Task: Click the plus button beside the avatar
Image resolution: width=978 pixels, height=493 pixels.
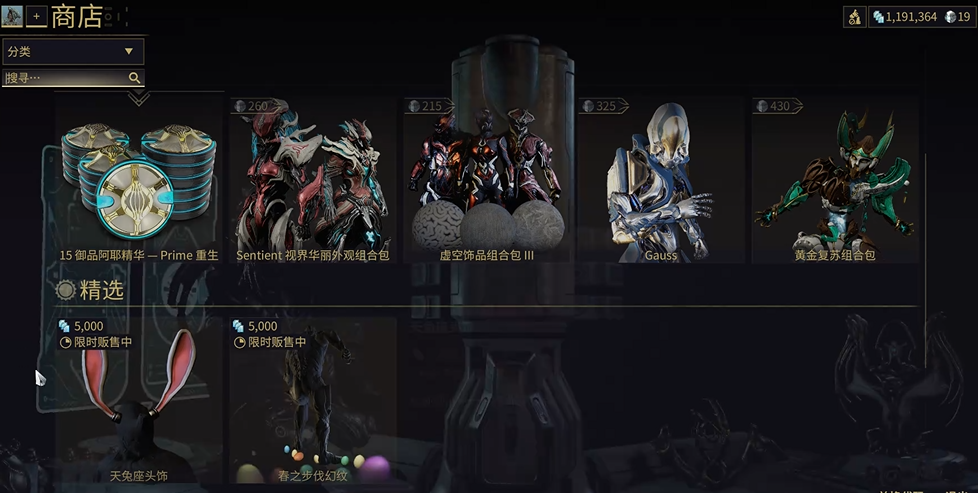Action: (37, 16)
